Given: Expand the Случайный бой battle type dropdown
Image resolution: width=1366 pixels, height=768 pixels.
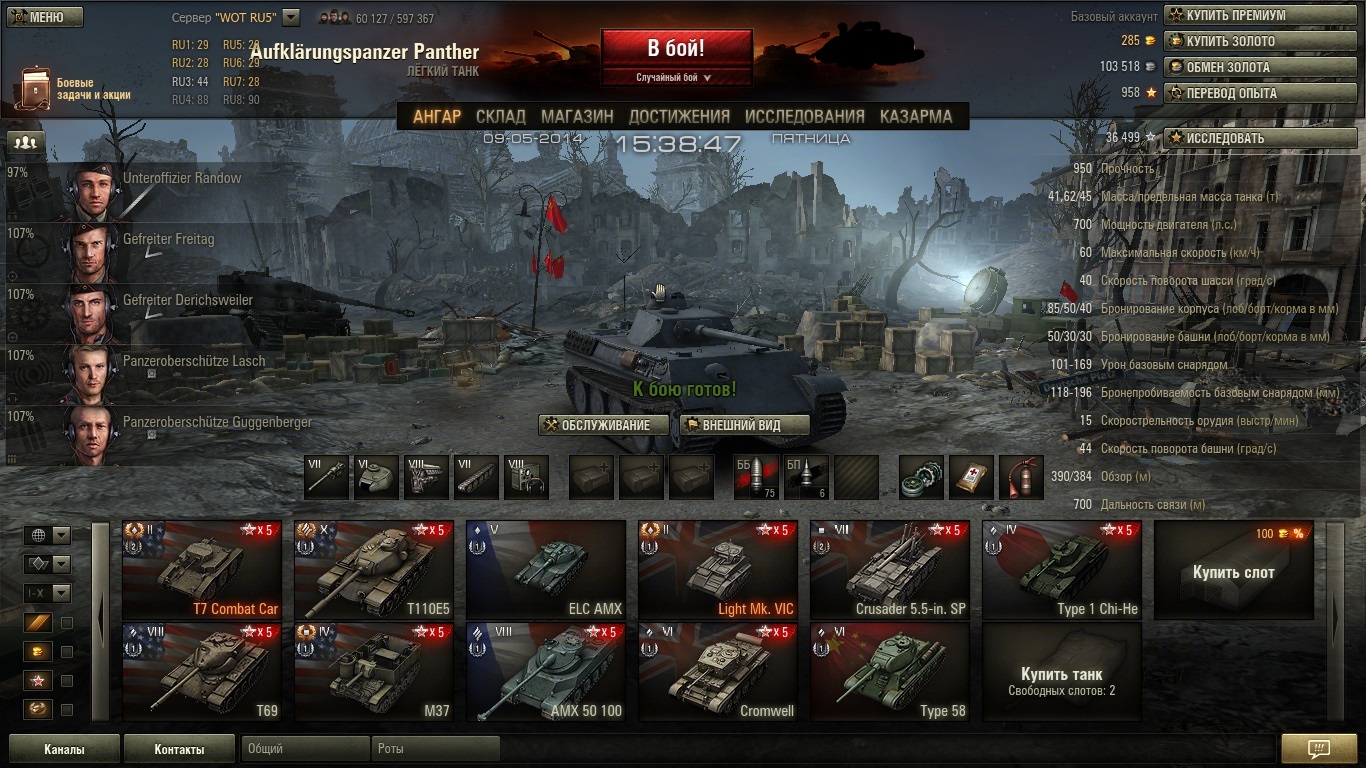Looking at the screenshot, I should tap(676, 78).
